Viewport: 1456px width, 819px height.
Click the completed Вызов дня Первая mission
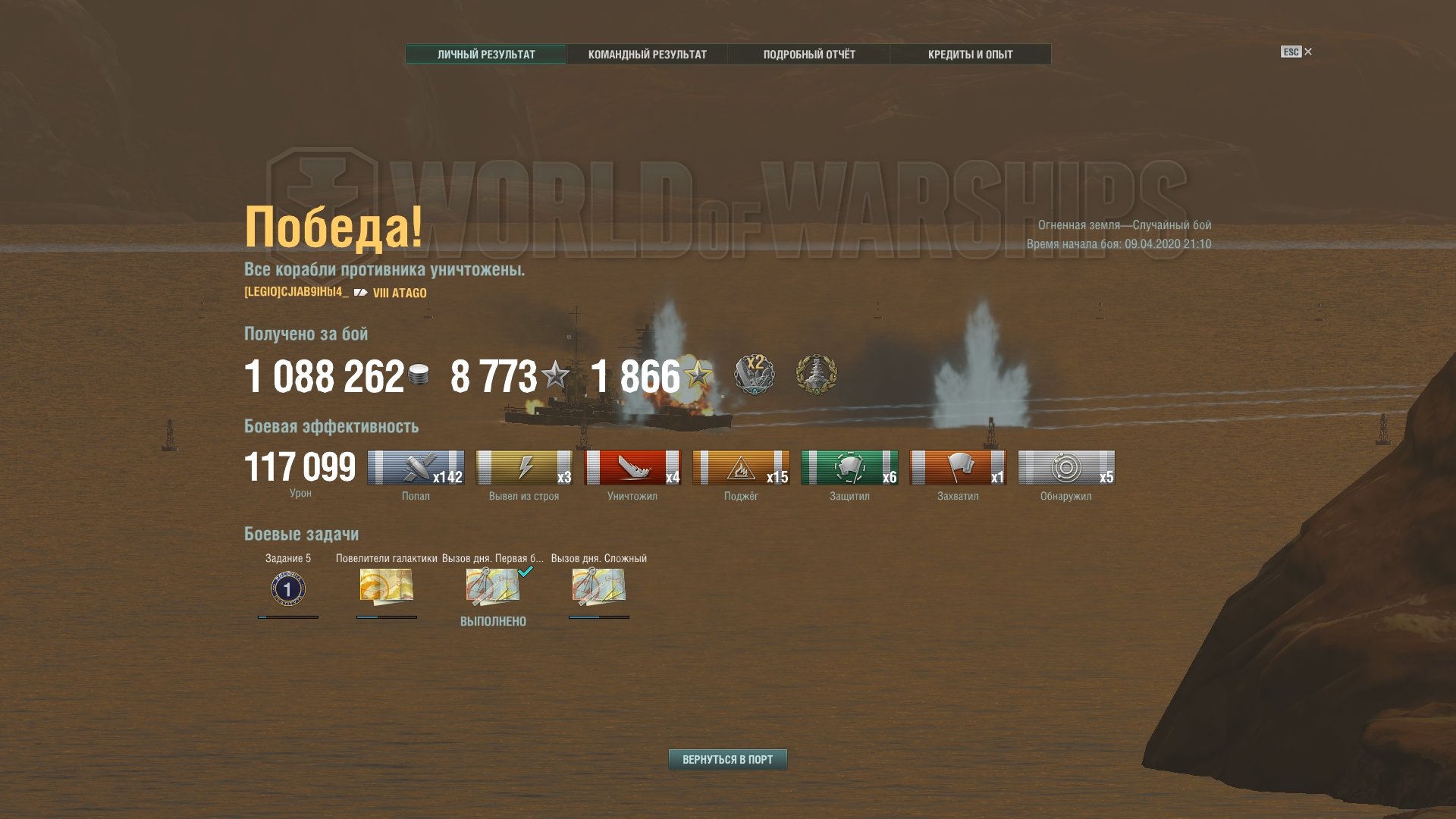click(x=493, y=587)
